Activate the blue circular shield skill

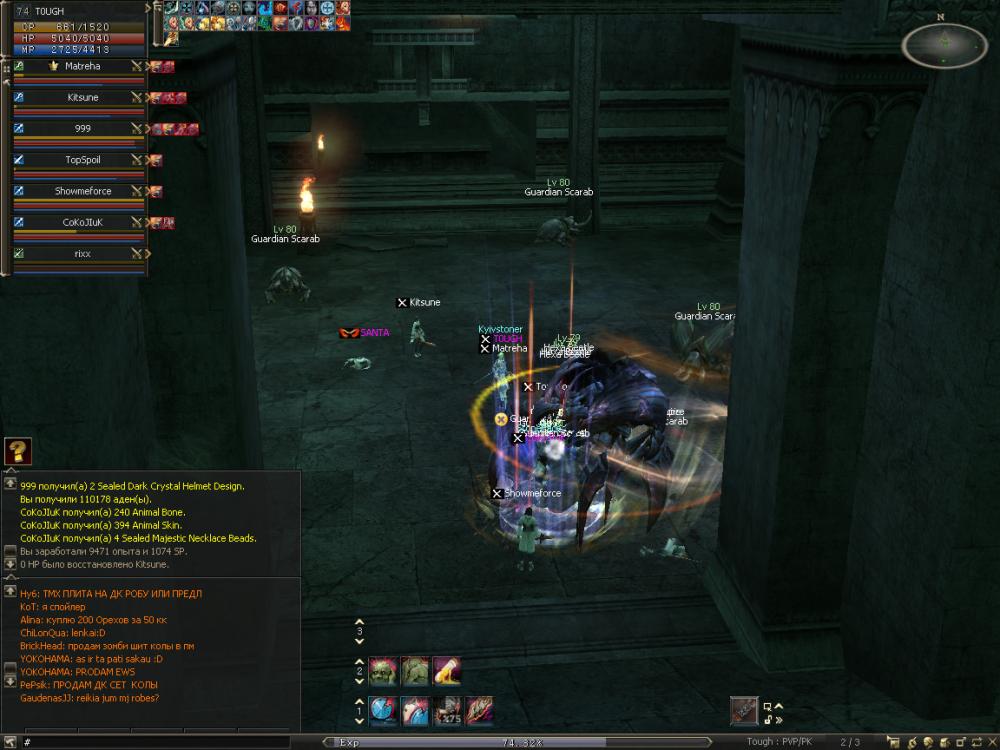(383, 710)
